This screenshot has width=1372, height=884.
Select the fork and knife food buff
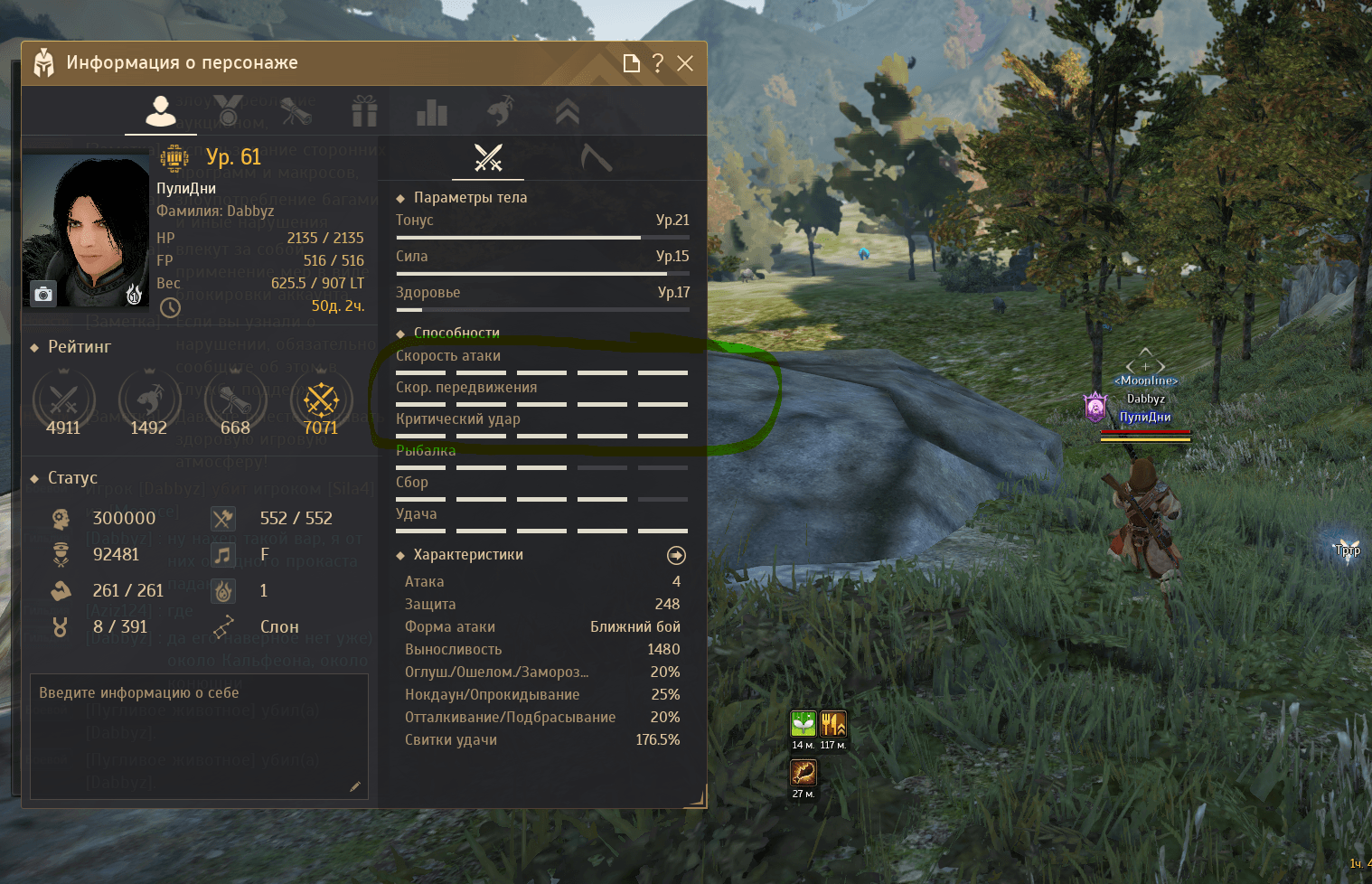832,724
